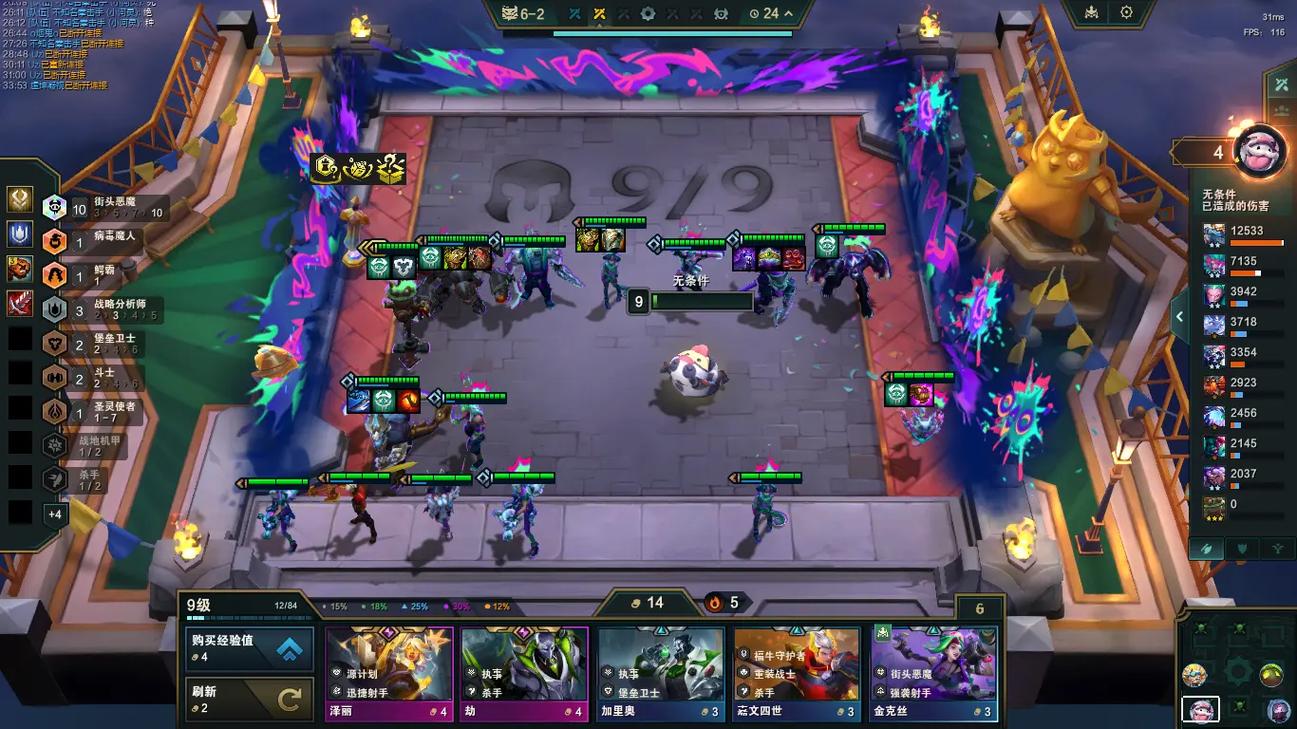Open the settings gear at top right

click(1126, 13)
